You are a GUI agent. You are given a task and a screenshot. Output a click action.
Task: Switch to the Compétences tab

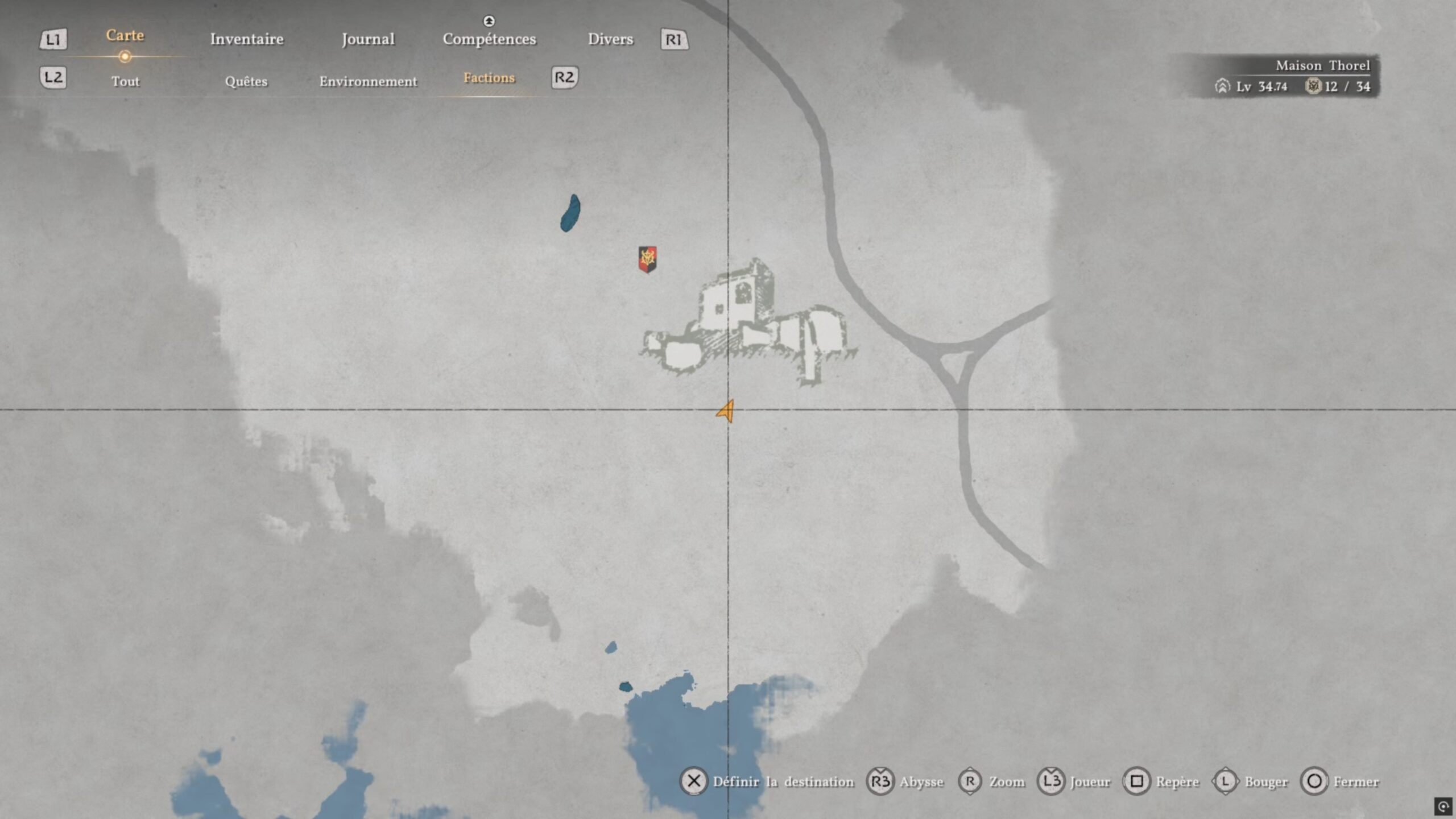[x=489, y=39]
